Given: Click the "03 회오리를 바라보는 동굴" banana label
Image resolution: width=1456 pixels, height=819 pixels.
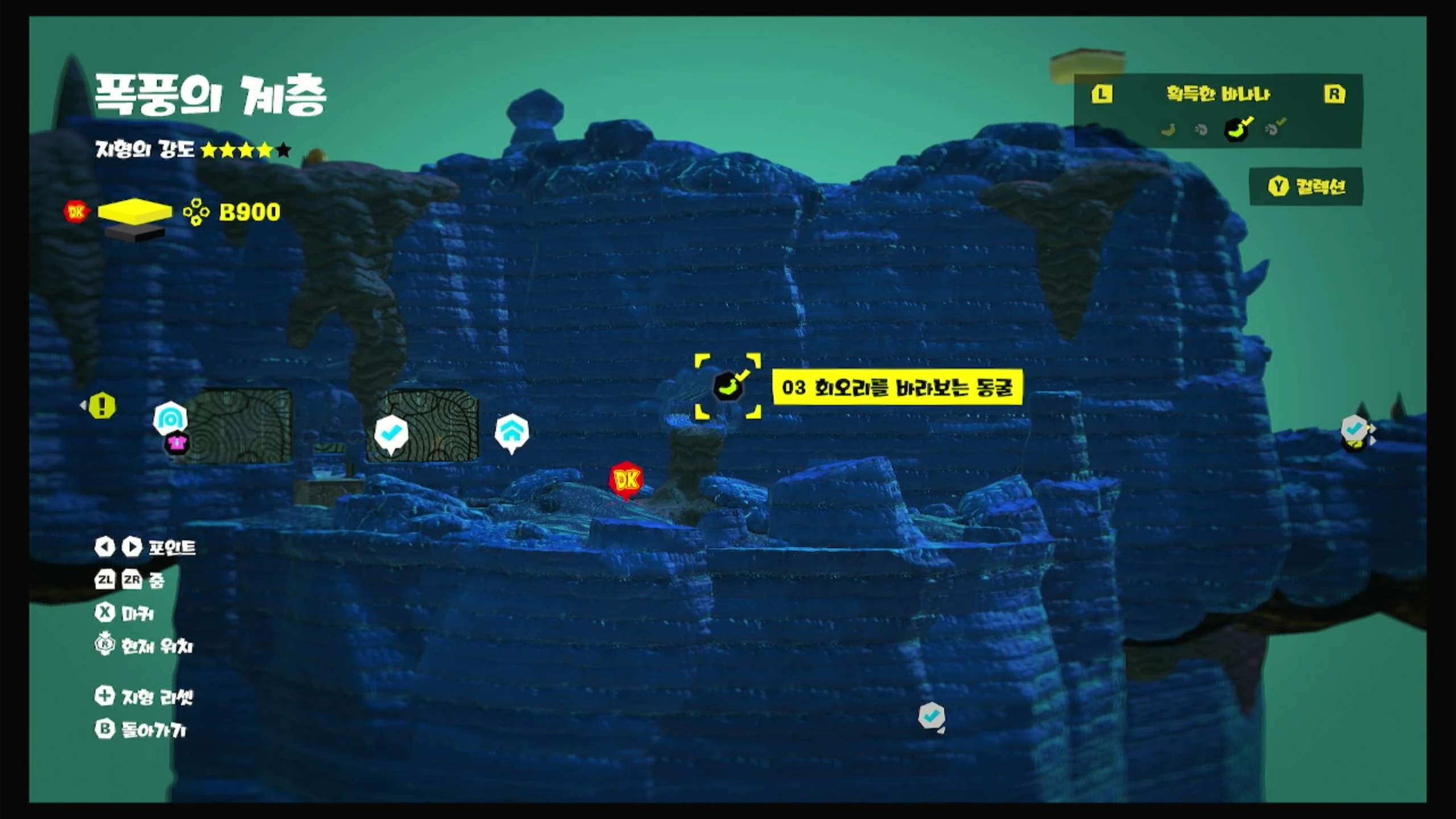Looking at the screenshot, I should [897, 387].
